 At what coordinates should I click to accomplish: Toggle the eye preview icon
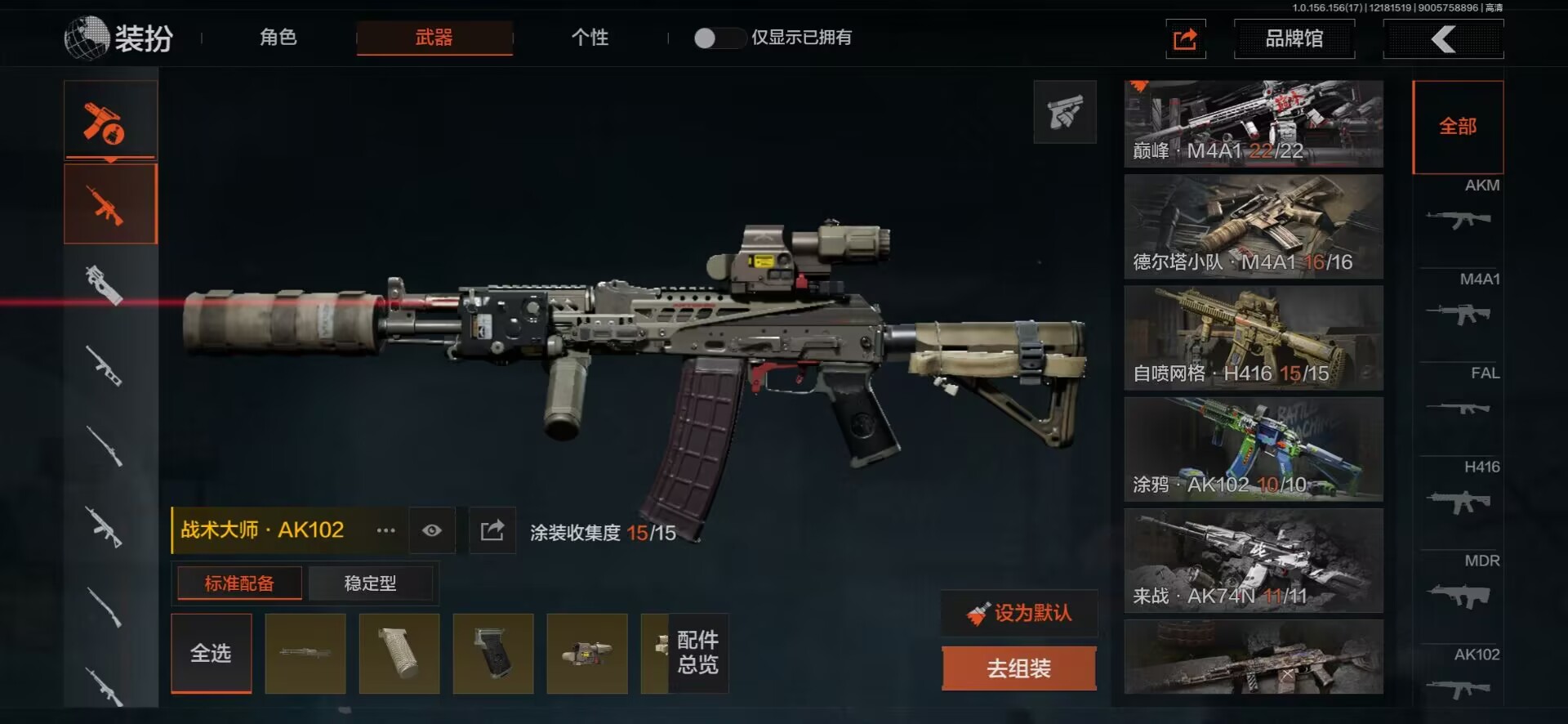coord(432,531)
